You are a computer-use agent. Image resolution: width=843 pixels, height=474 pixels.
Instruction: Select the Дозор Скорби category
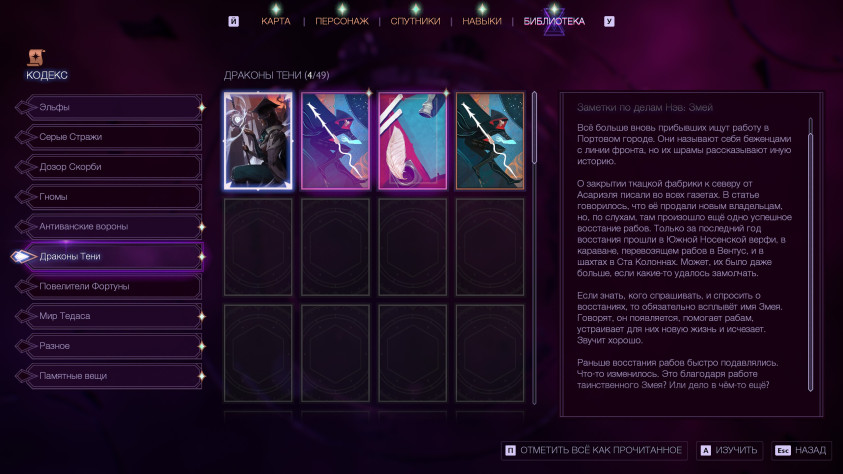pyautogui.click(x=108, y=167)
